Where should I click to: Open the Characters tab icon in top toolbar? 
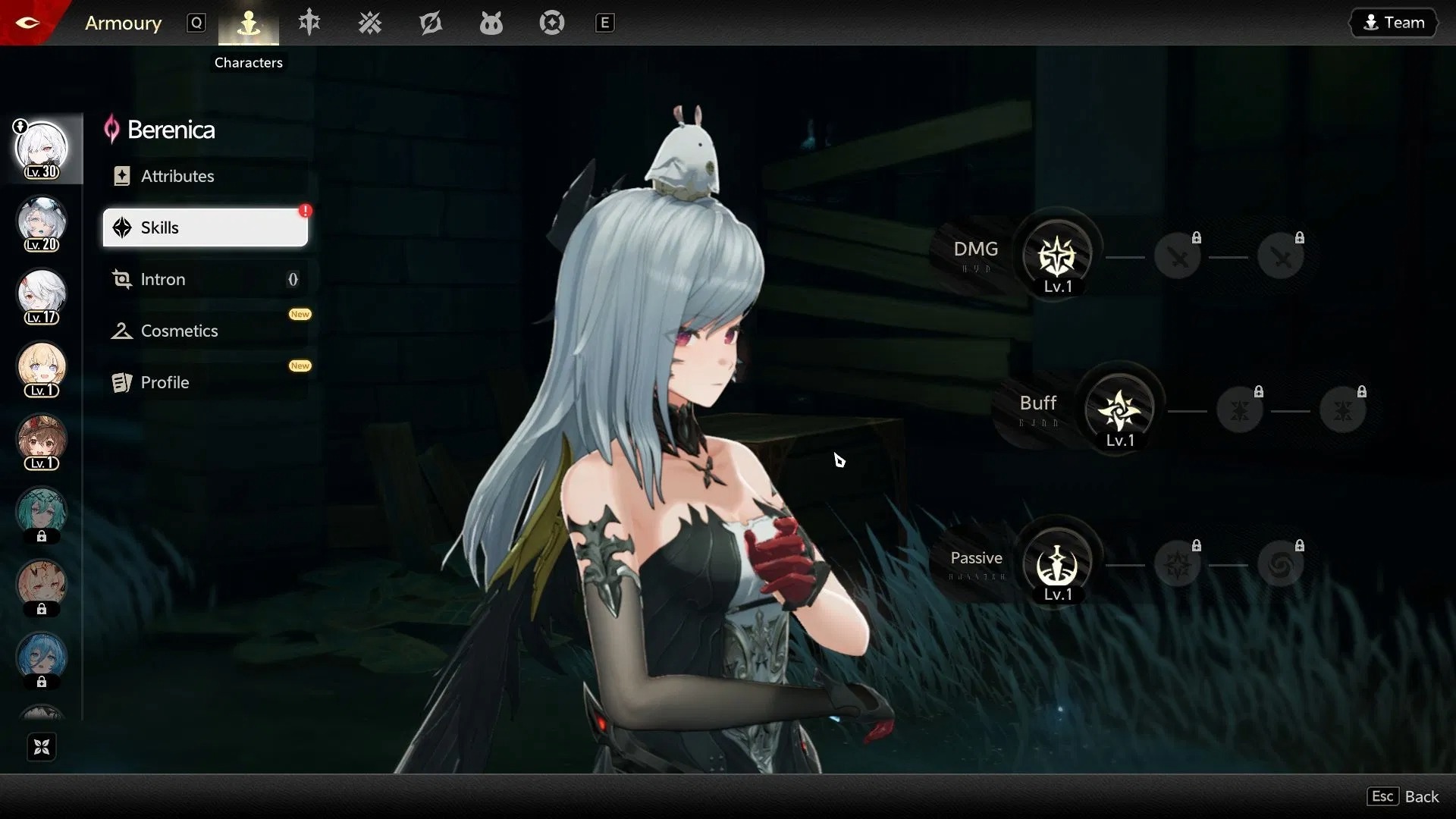(248, 23)
